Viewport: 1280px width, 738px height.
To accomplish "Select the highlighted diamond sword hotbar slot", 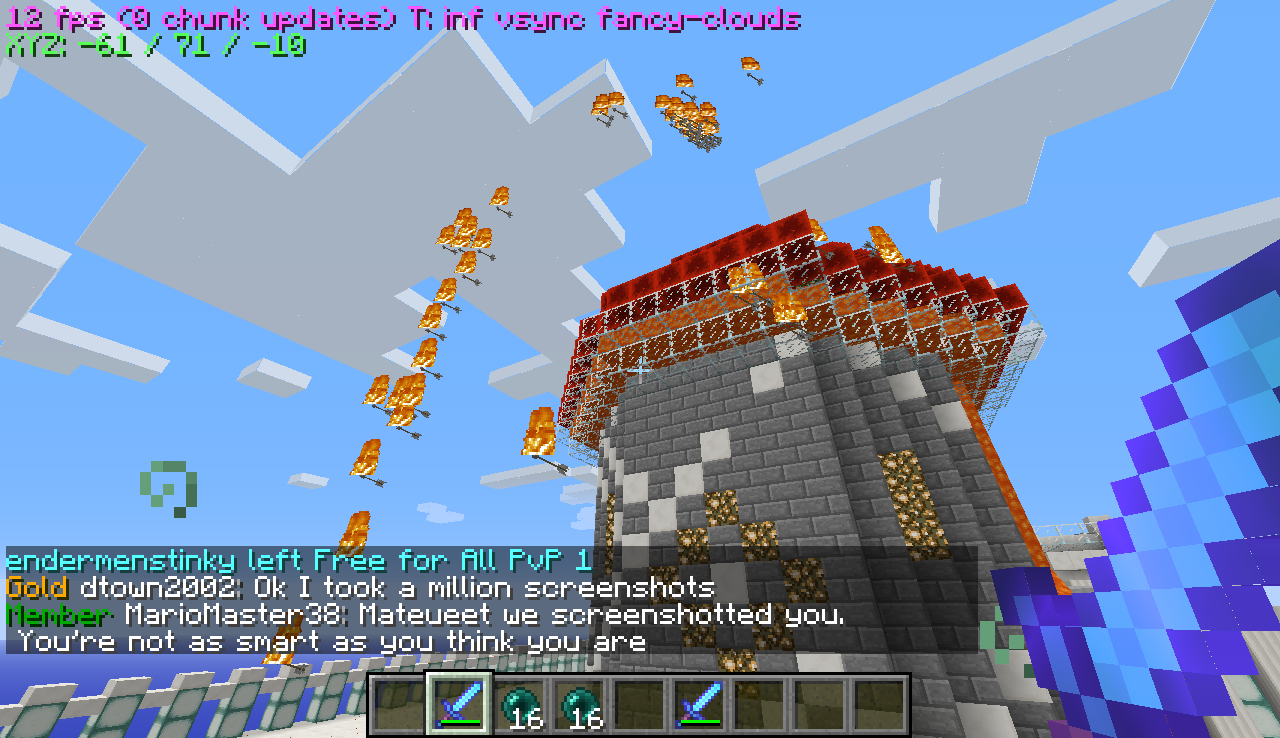I will click(460, 704).
